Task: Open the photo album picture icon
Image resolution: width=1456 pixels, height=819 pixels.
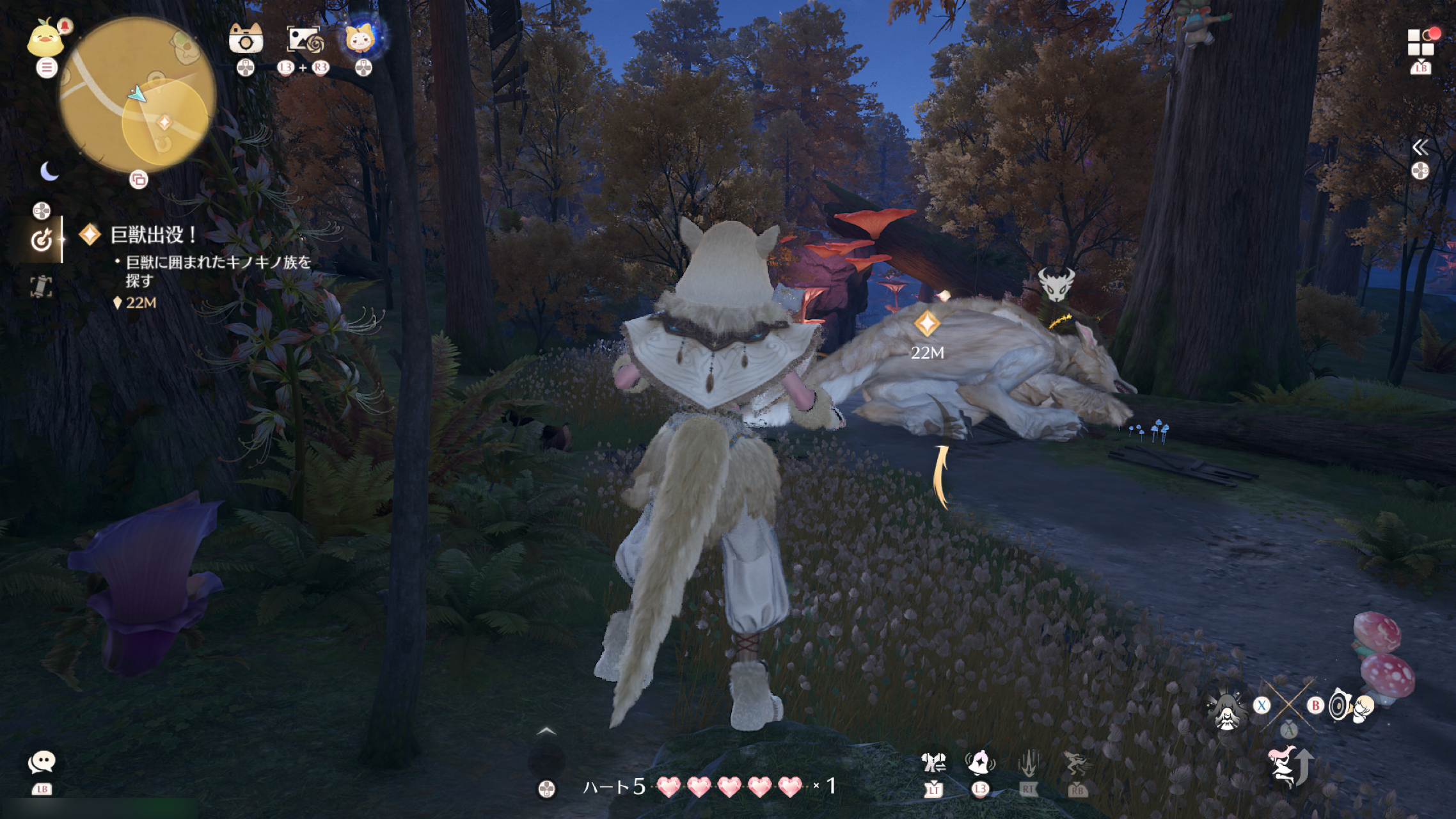Action: click(305, 40)
